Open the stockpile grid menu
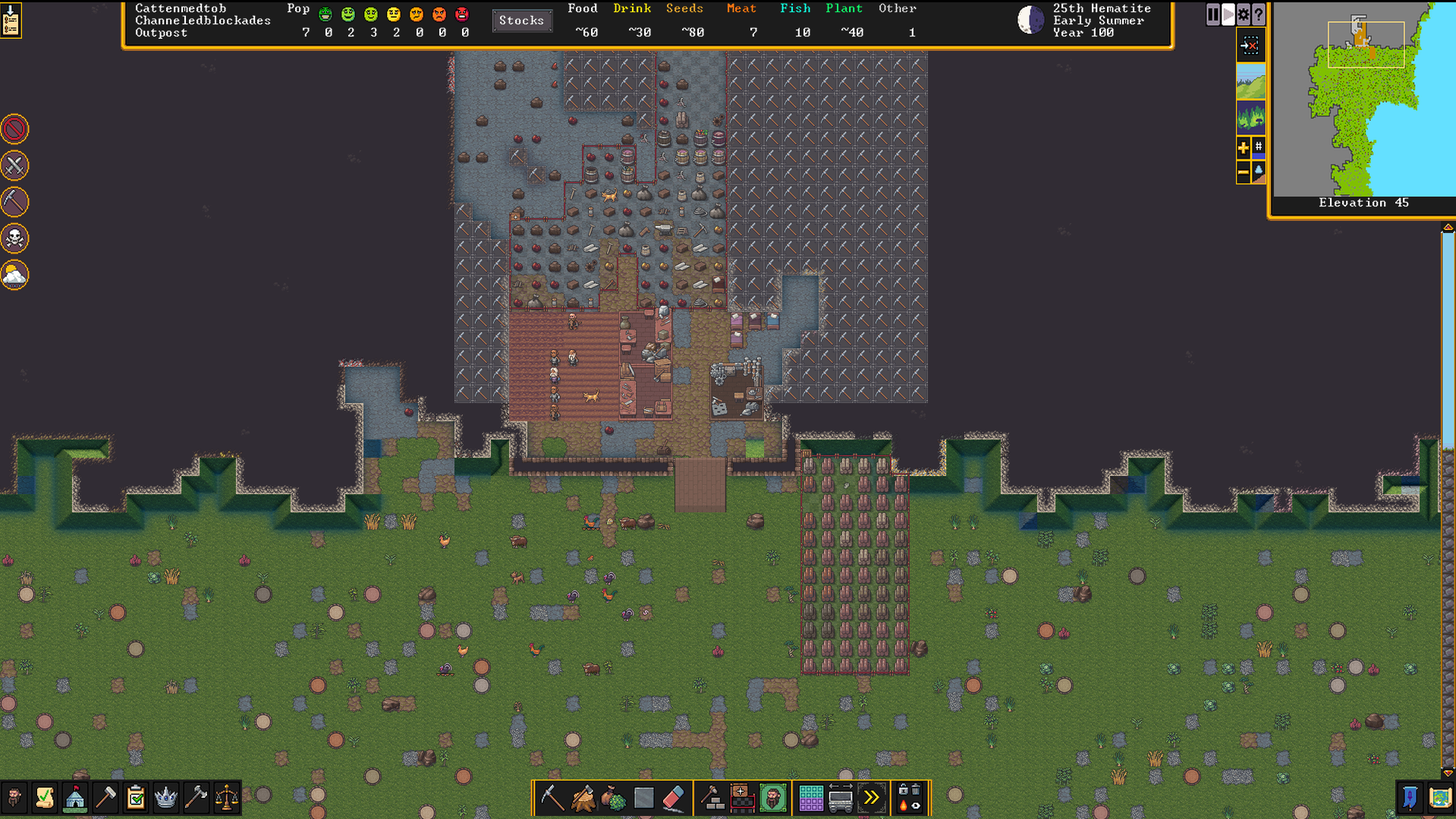Image resolution: width=1456 pixels, height=819 pixels. click(810, 798)
